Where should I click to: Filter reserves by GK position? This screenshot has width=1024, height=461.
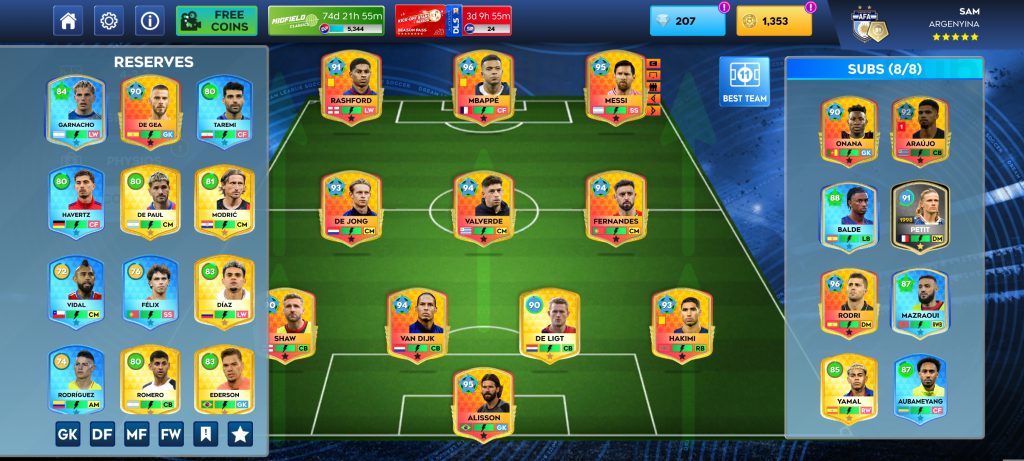(x=68, y=434)
